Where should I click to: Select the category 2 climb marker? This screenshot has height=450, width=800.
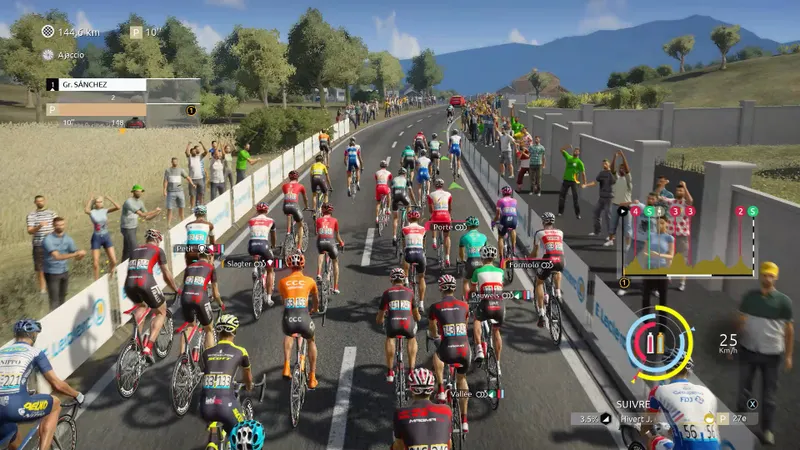coord(740,212)
